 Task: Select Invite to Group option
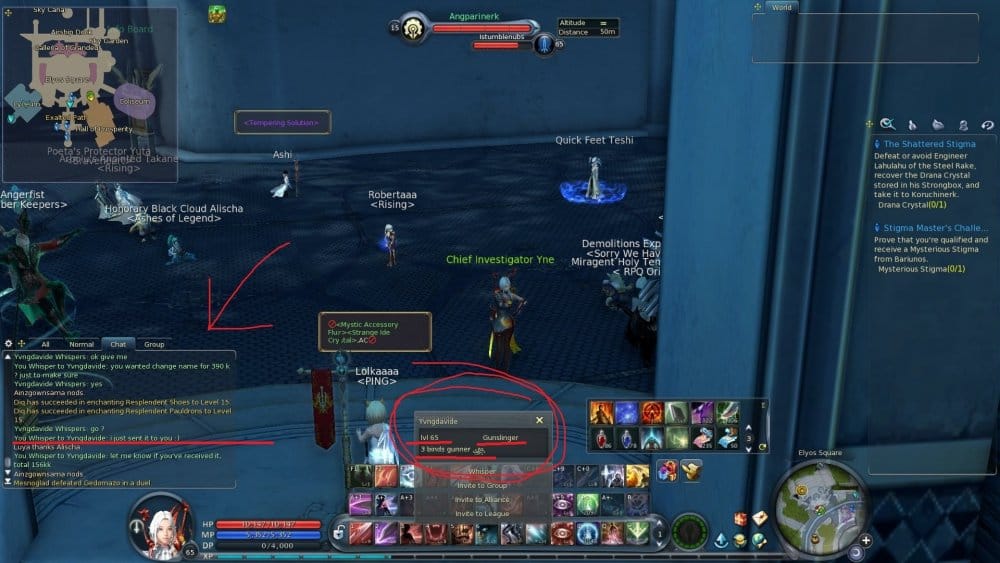pos(482,485)
